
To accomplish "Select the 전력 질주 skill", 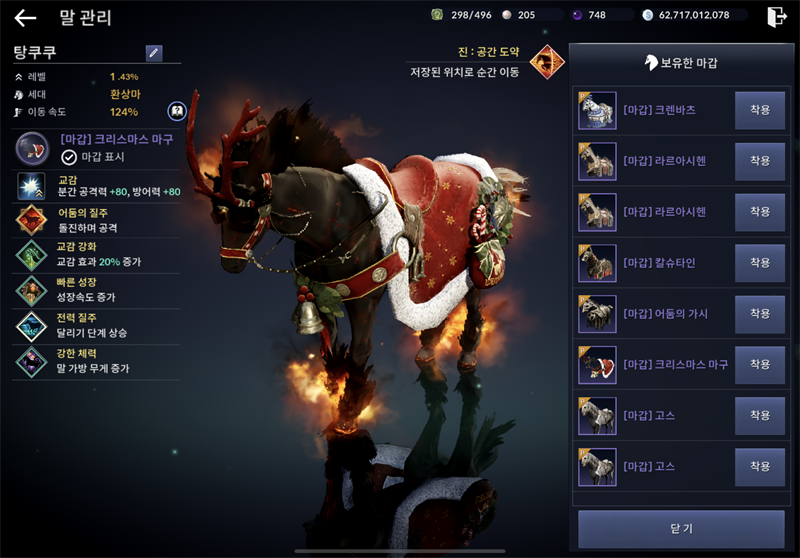I will pyautogui.click(x=31, y=325).
